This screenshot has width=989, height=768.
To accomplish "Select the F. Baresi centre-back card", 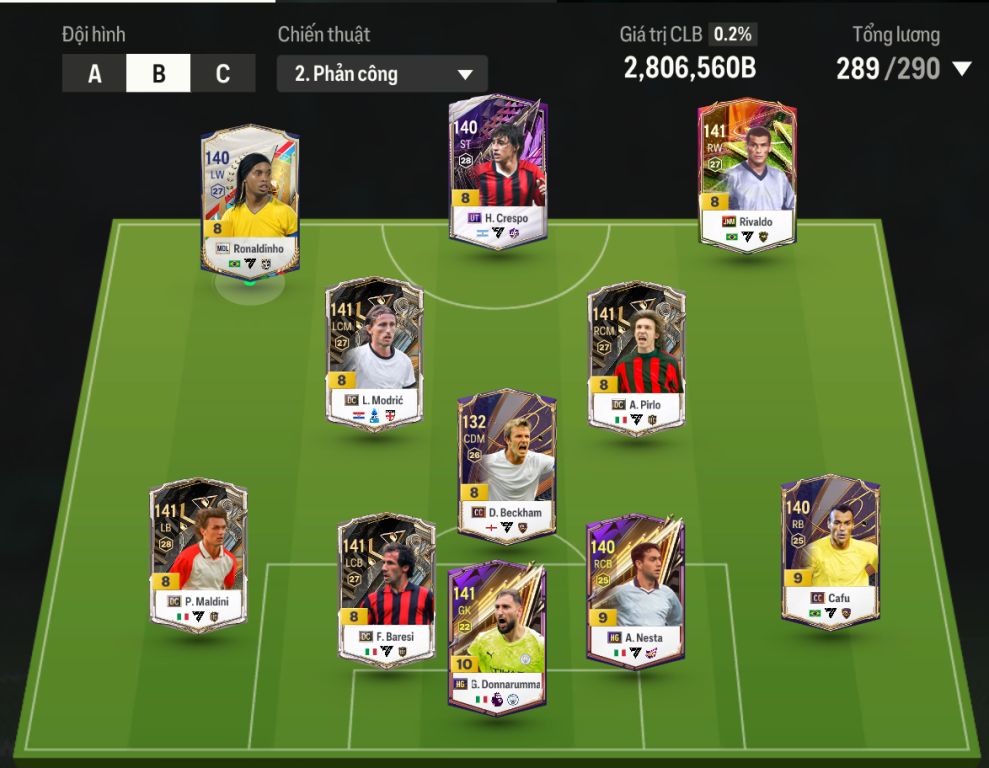I will [x=387, y=588].
